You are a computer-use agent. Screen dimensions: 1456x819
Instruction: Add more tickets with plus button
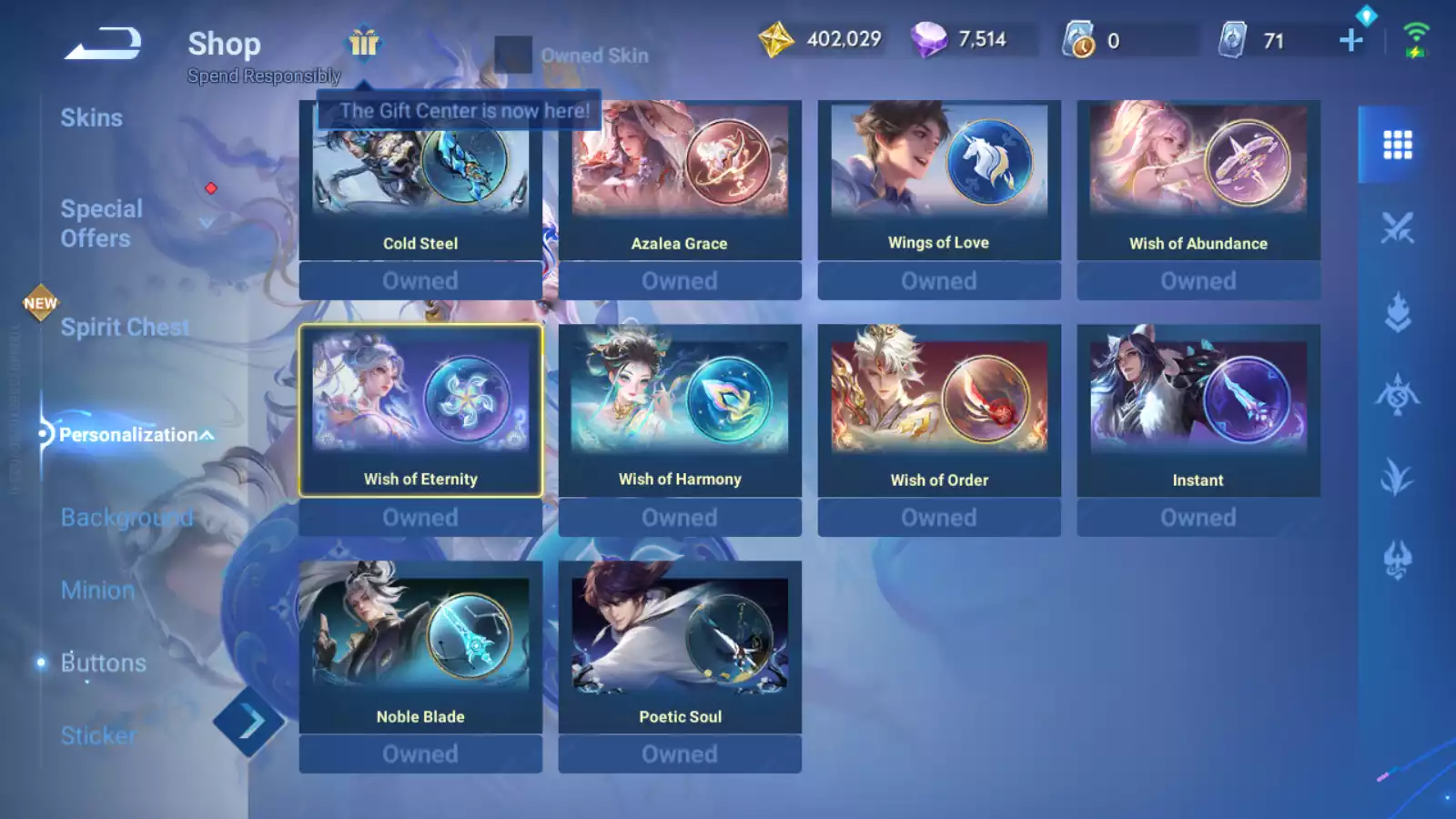pos(1351,40)
